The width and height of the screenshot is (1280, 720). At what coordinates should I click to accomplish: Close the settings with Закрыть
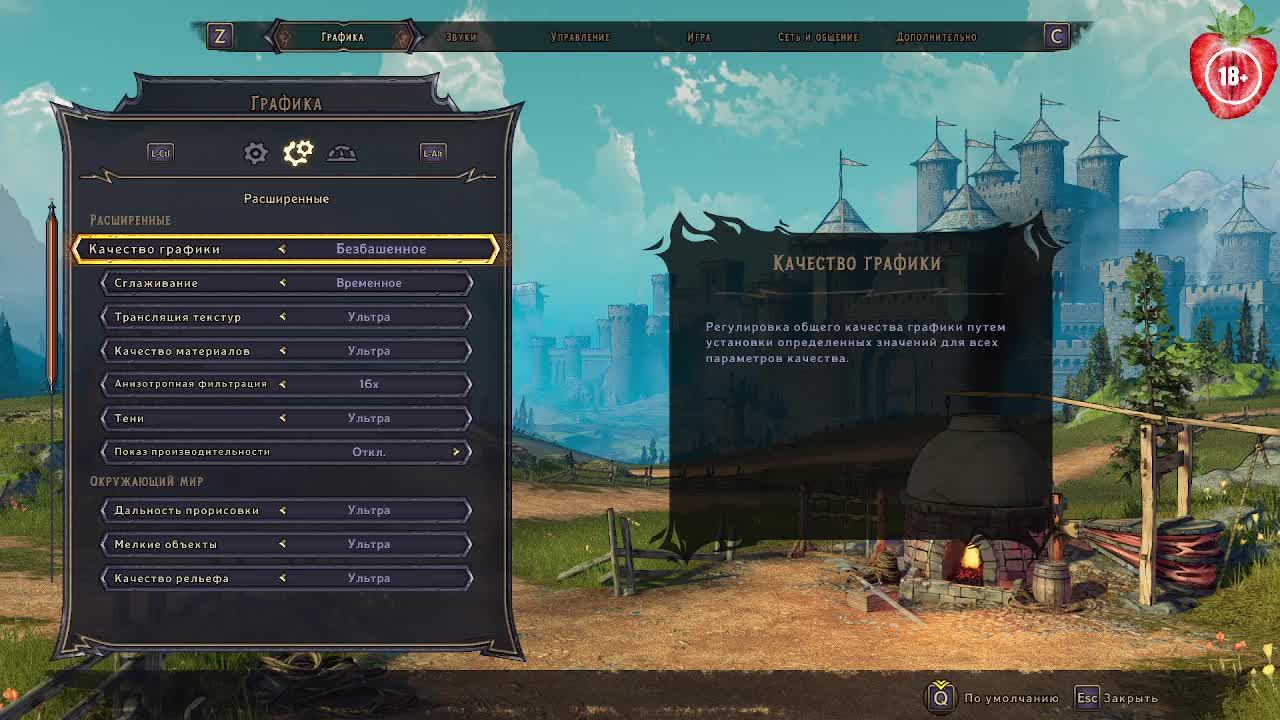point(1117,698)
